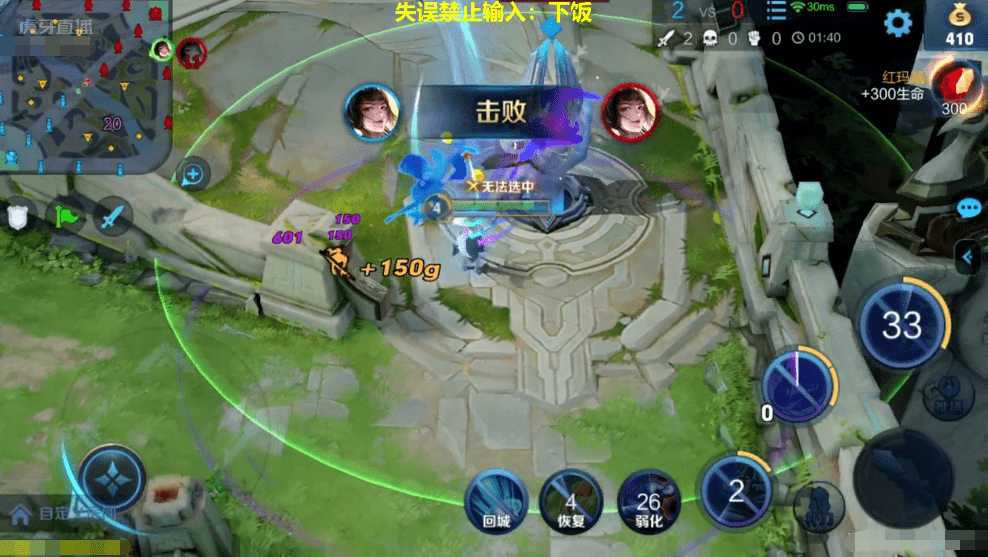Activate the ultimate skill showing 33
Image resolution: width=988 pixels, height=557 pixels.
coord(902,325)
